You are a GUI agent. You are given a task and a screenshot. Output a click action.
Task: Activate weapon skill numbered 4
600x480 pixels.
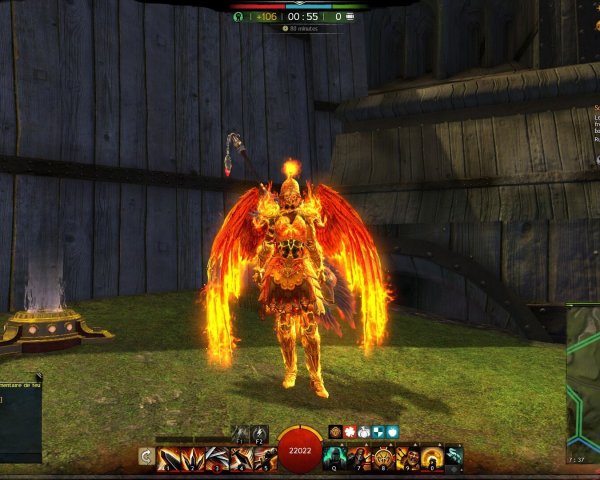(241, 458)
